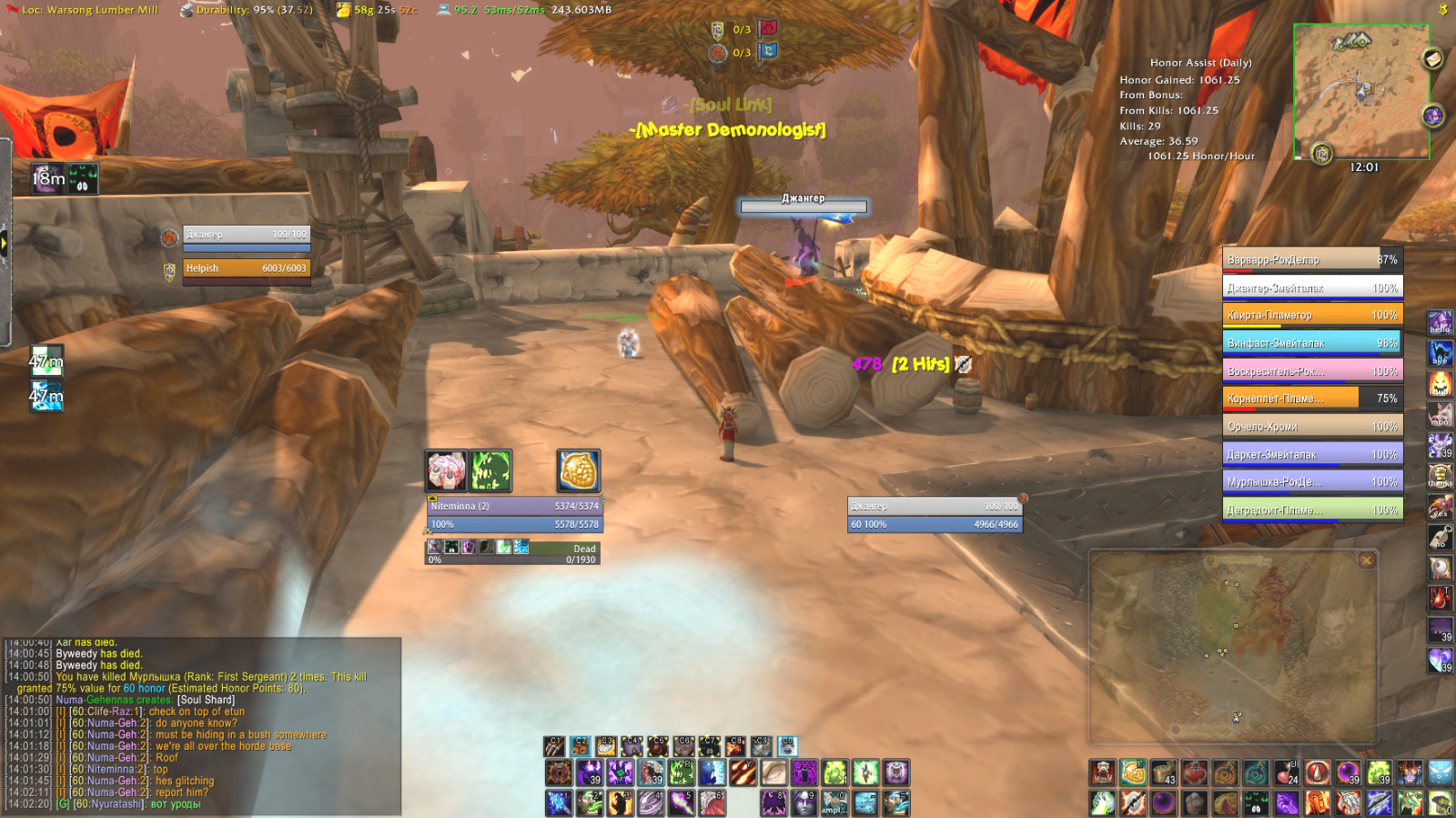The image size is (1456, 818).
Task: Select the "laugh" emote macro icon
Action: [x=1441, y=382]
